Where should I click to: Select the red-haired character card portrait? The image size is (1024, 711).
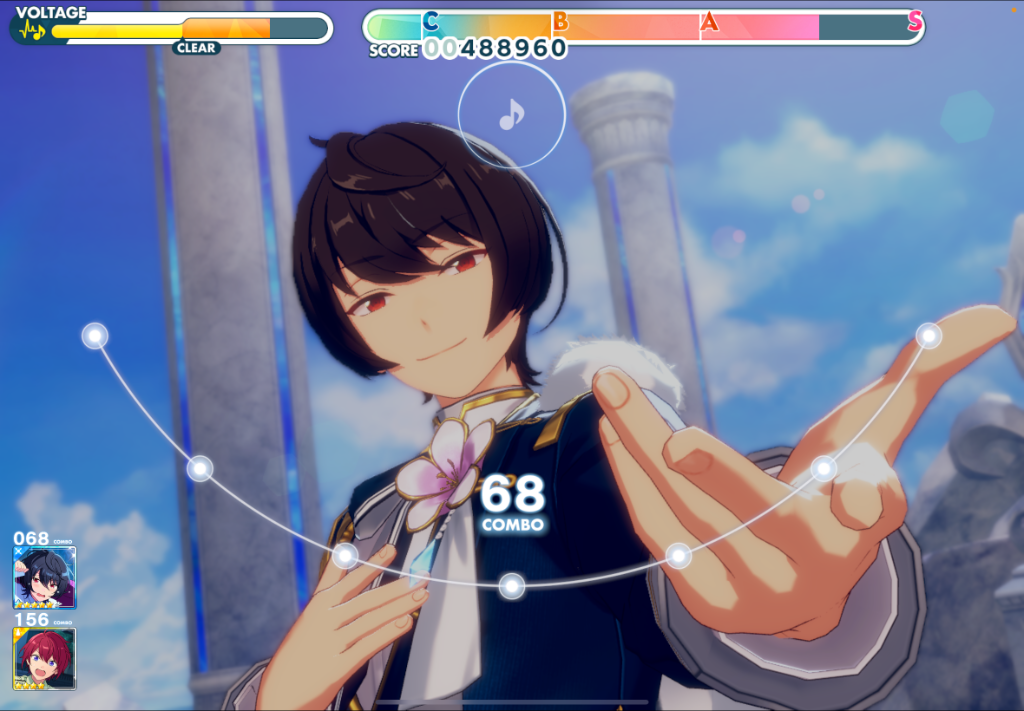point(44,659)
